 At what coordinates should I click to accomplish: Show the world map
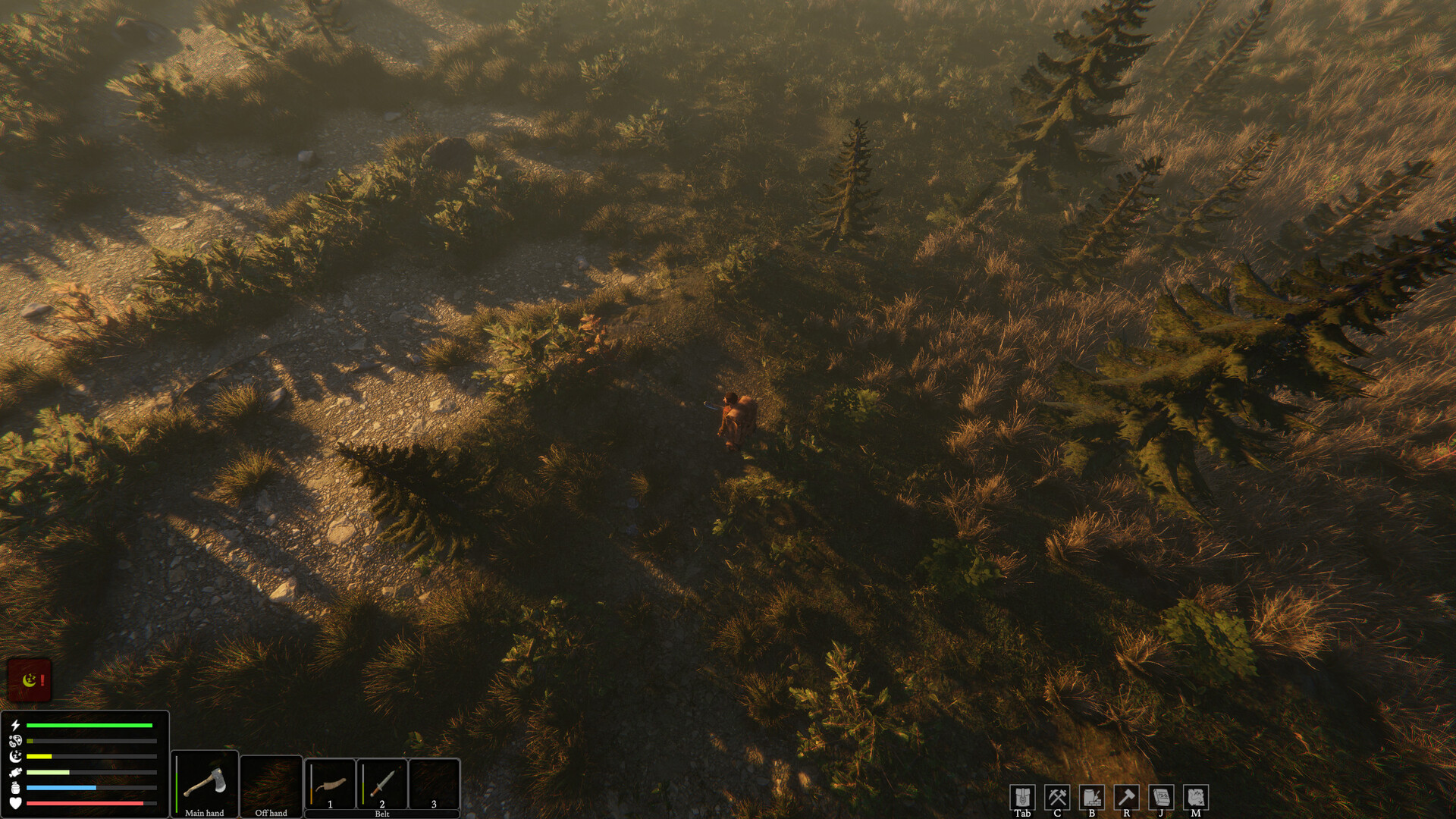point(1195,797)
